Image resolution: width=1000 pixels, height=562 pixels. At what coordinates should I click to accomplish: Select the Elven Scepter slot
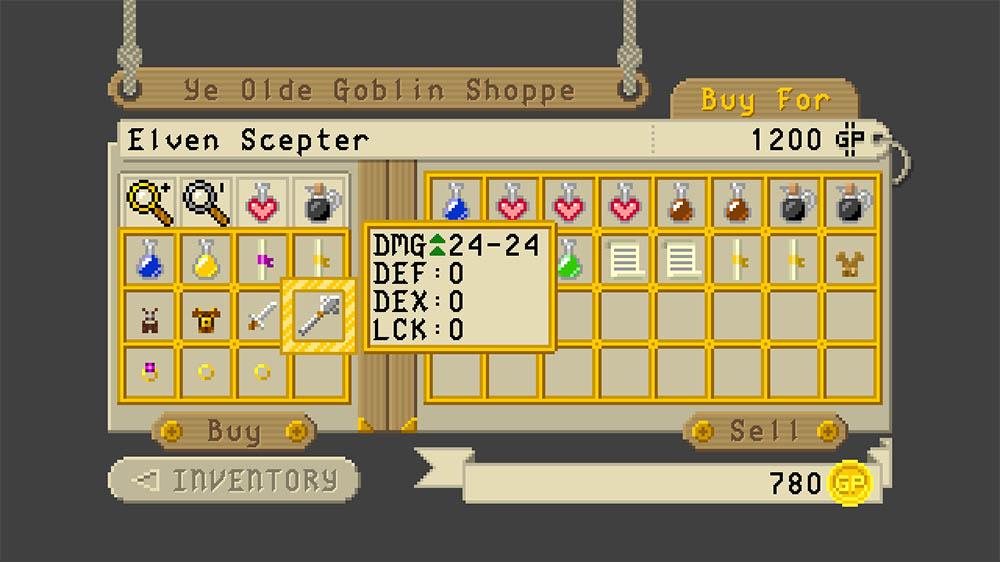click(x=319, y=316)
